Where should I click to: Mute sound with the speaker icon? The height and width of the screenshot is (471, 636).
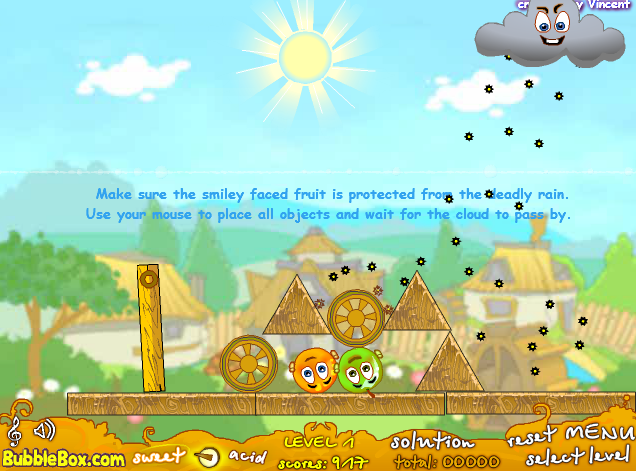click(x=43, y=431)
